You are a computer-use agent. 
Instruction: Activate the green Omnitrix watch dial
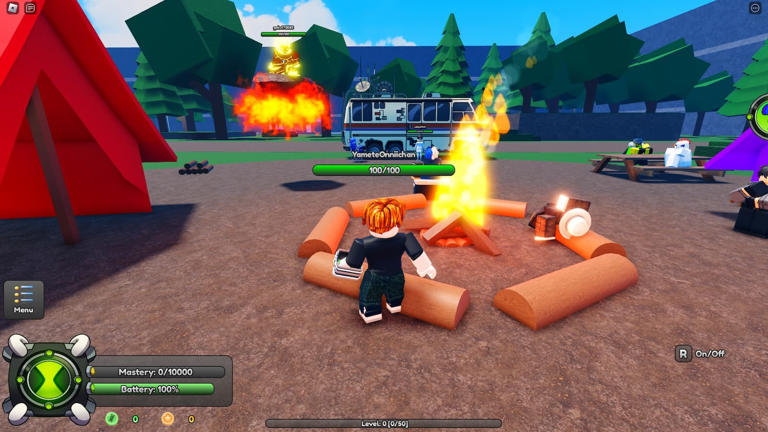pyautogui.click(x=49, y=380)
